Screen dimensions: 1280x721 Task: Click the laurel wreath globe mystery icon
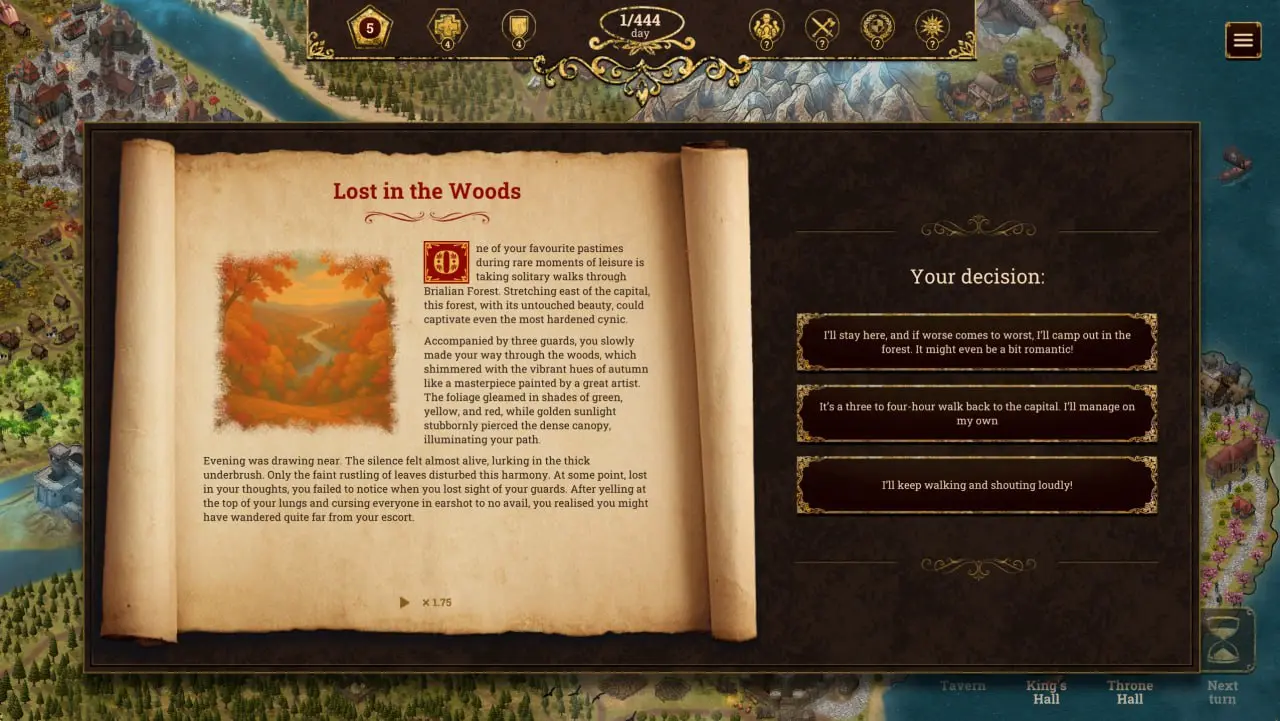coord(877,27)
